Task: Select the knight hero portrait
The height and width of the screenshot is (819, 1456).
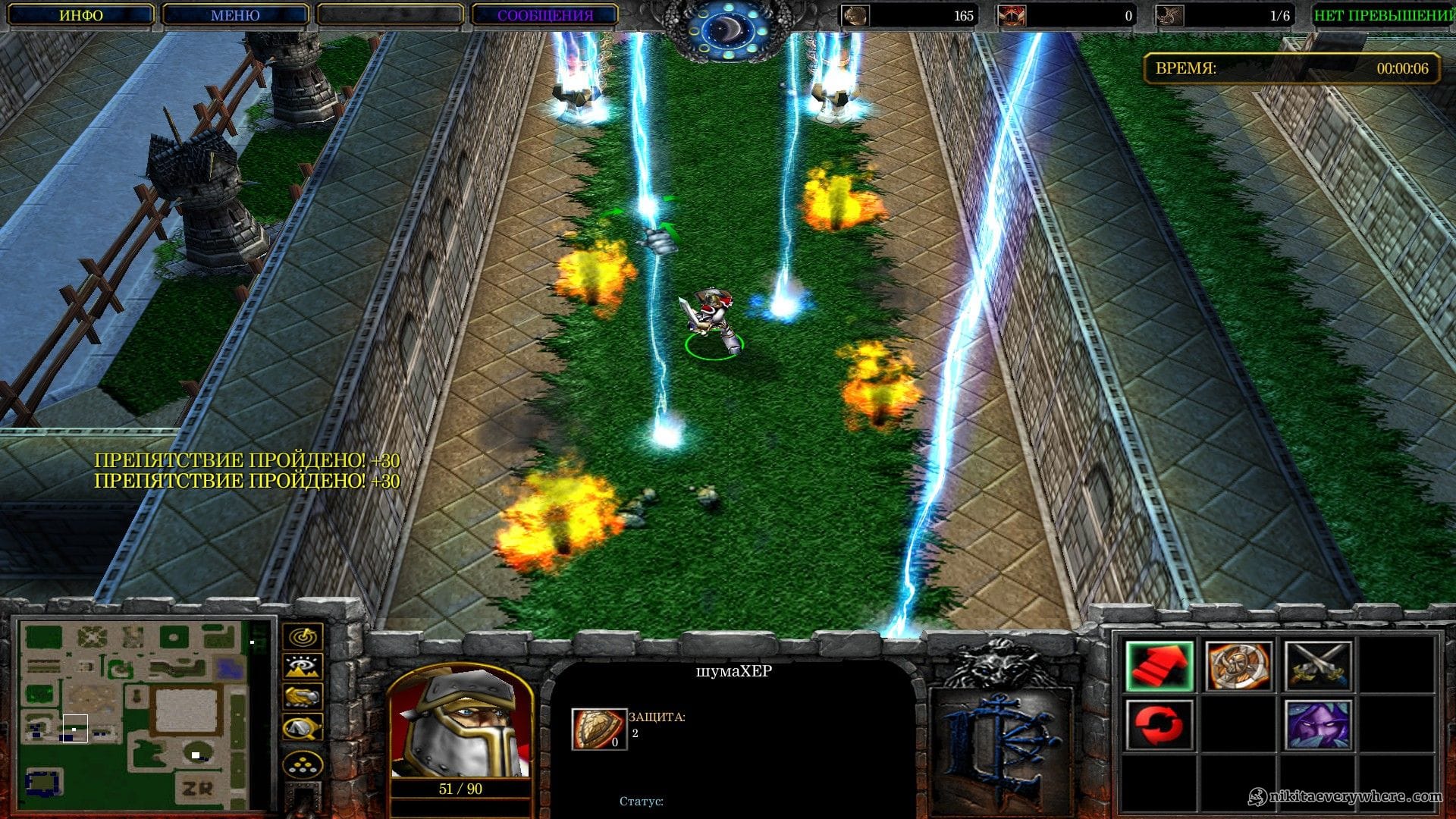Action: [x=460, y=723]
